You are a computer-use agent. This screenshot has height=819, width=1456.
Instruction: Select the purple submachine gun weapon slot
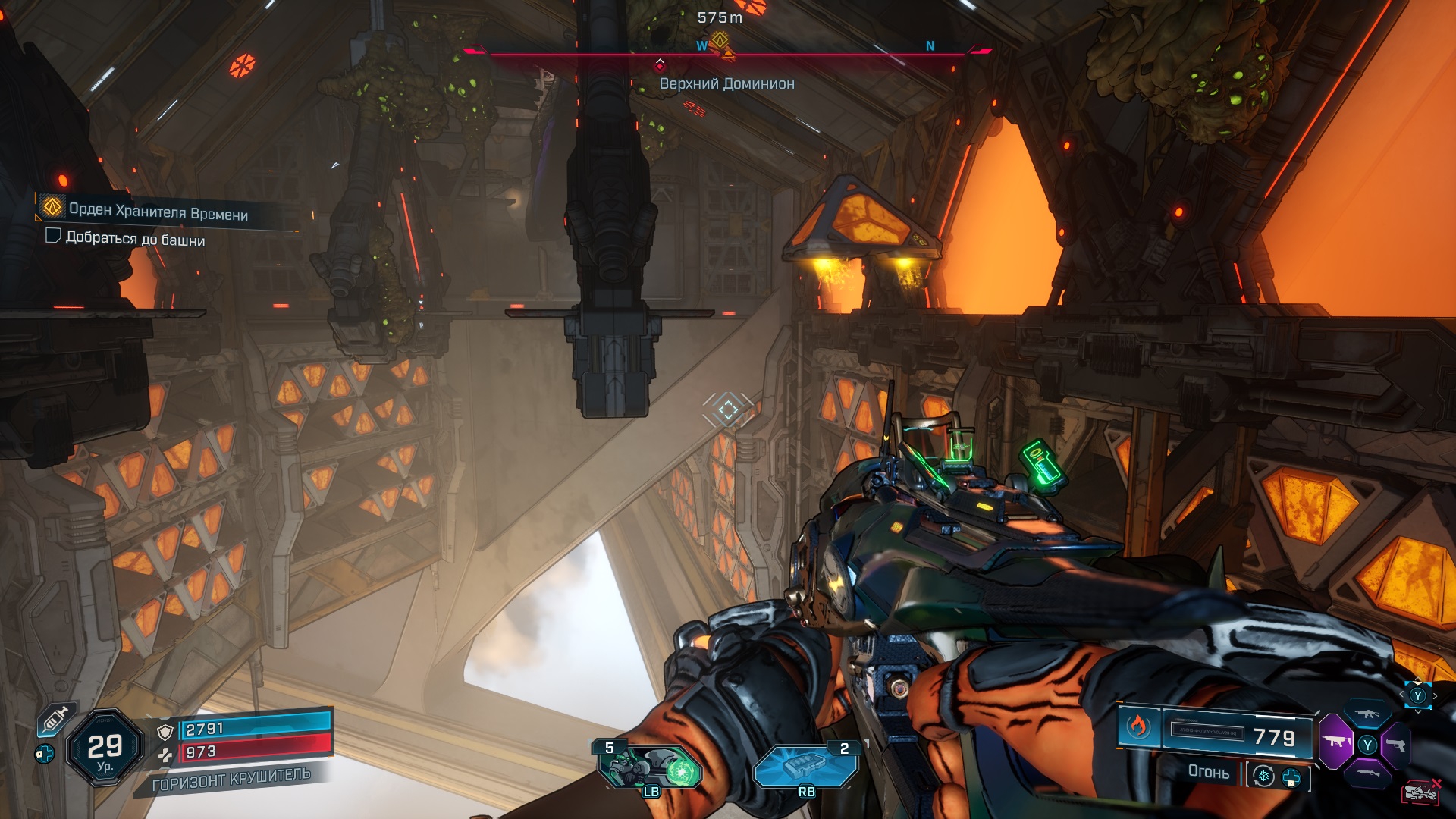coord(1335,742)
